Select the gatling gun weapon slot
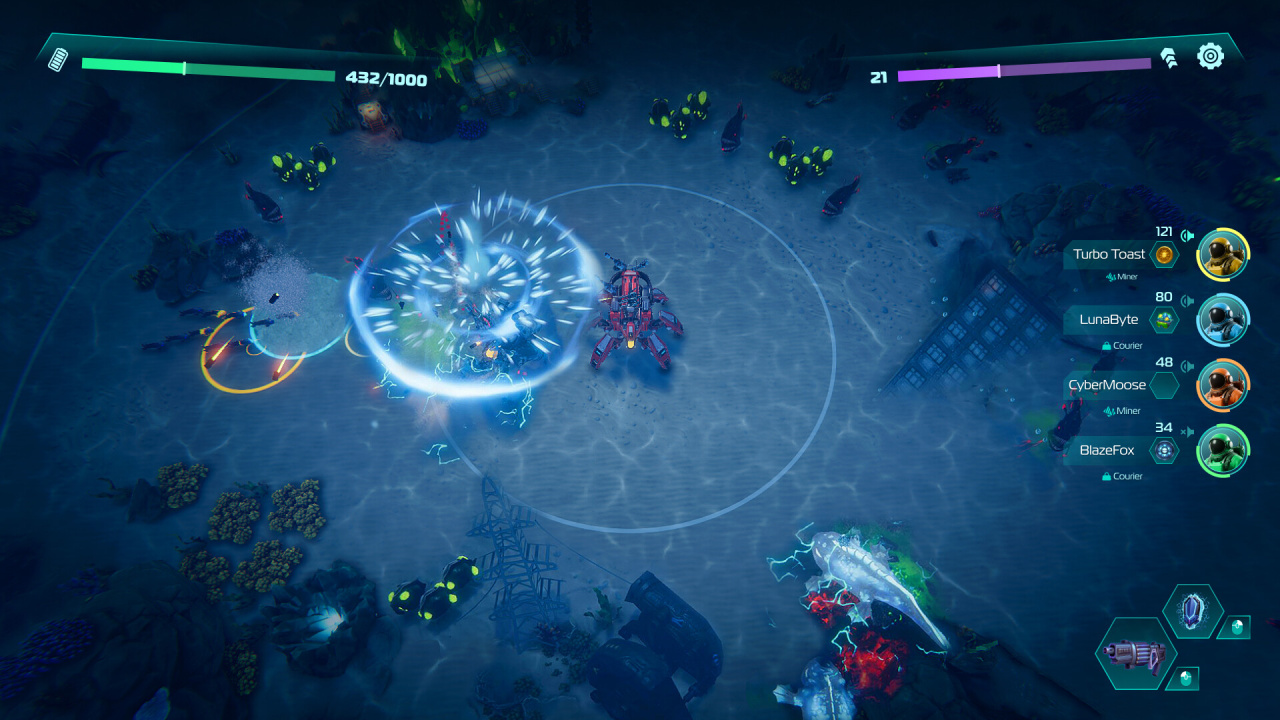The height and width of the screenshot is (720, 1280). [x=1135, y=653]
